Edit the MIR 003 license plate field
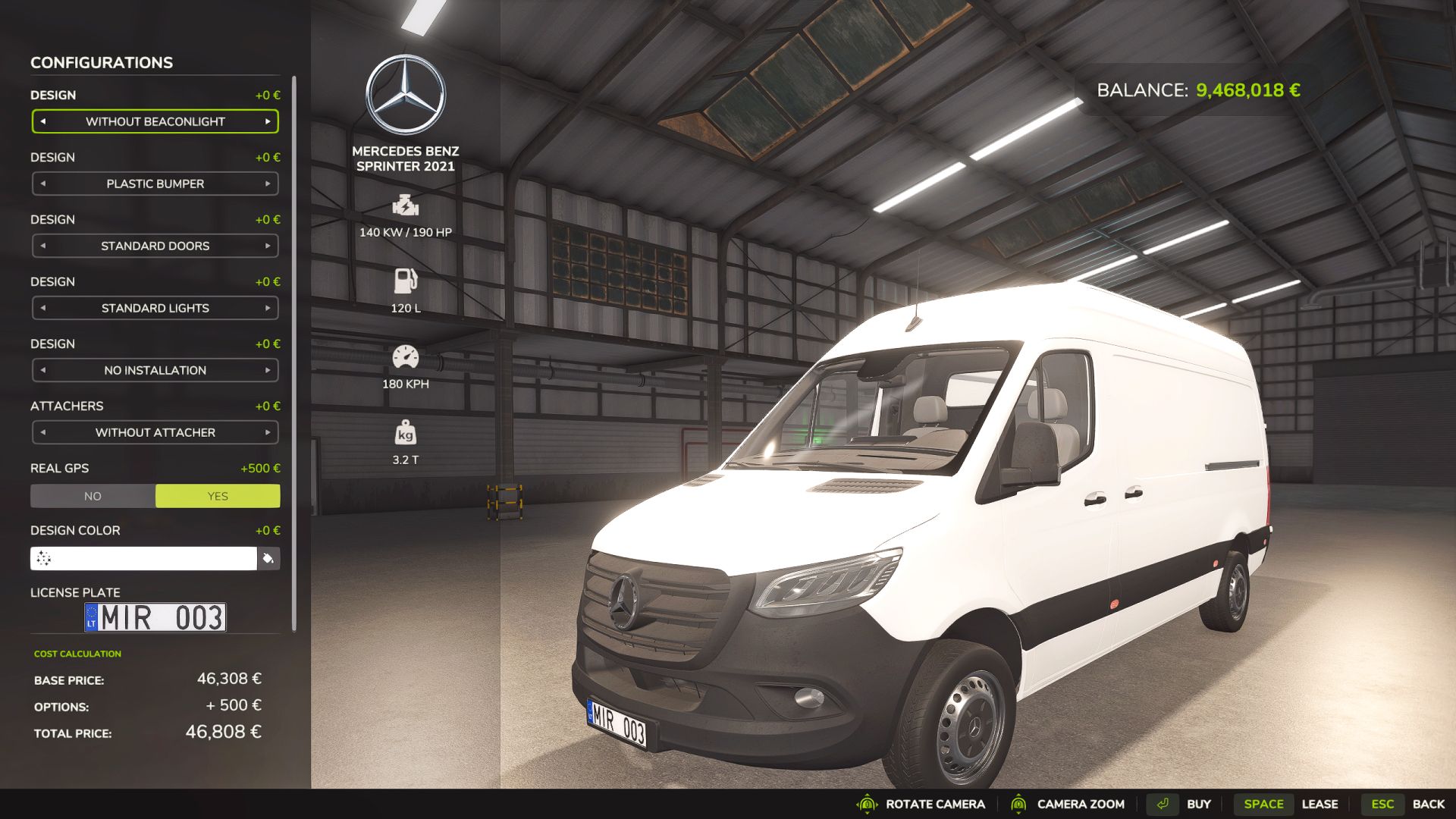This screenshot has height=819, width=1456. click(155, 617)
